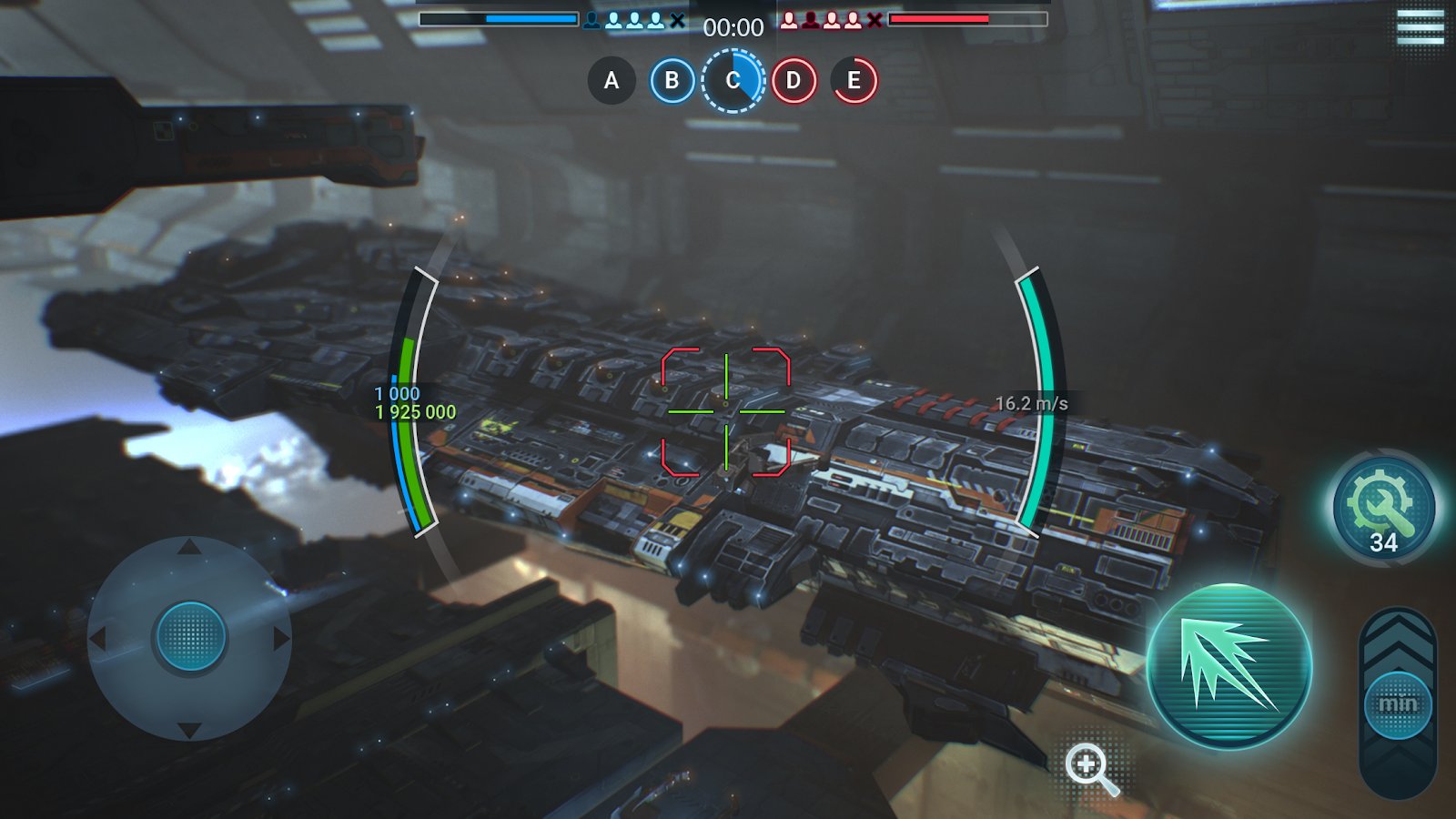Select capture point A marker
Image resolution: width=1456 pixels, height=819 pixels.
pyautogui.click(x=612, y=80)
